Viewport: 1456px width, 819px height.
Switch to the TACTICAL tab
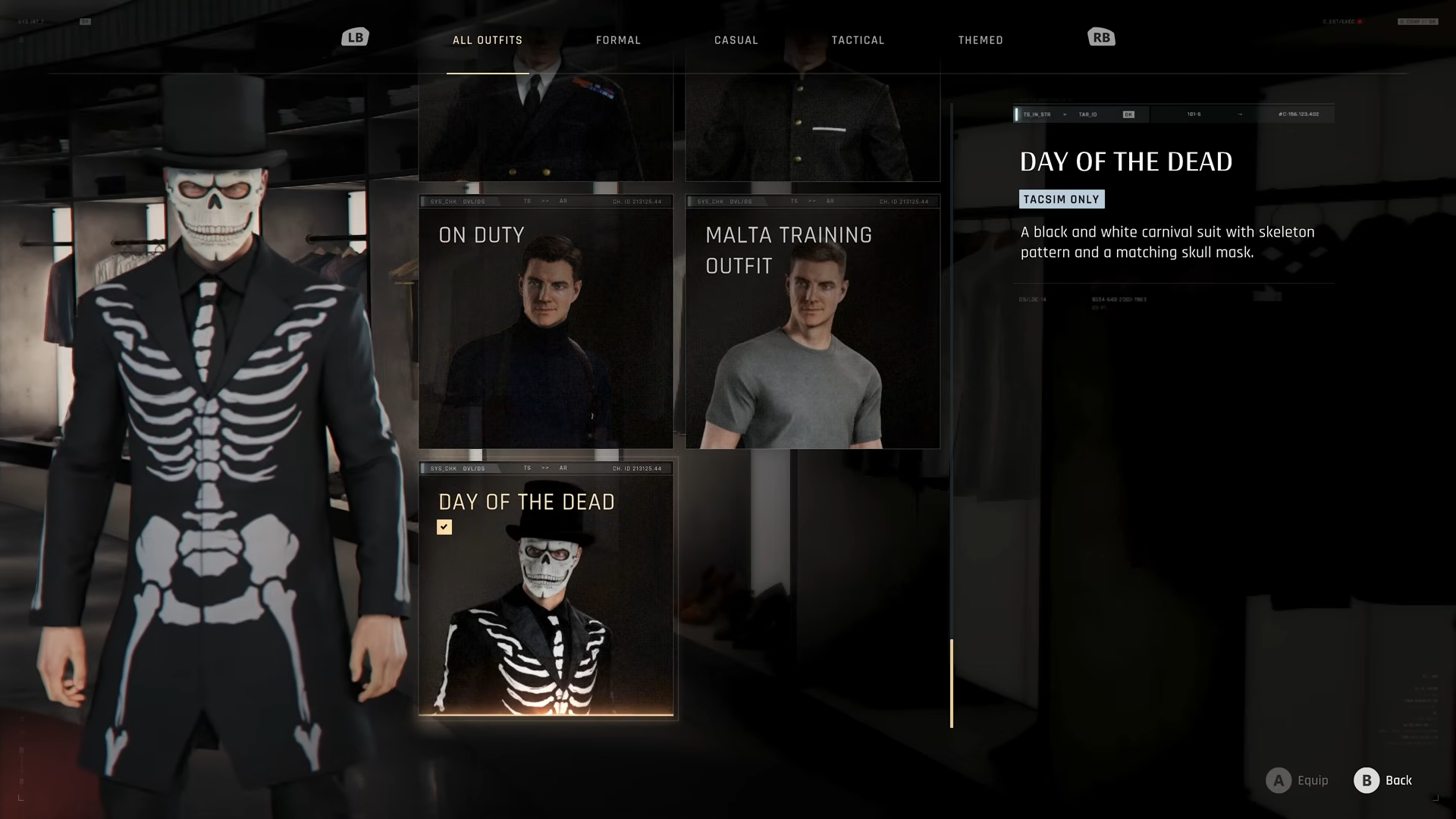click(x=858, y=40)
